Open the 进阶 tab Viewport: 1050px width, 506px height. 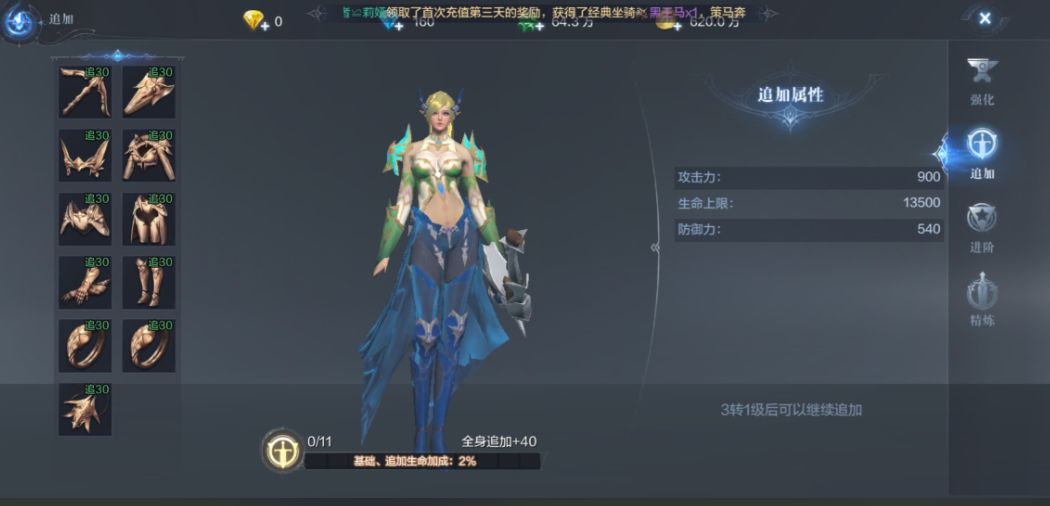point(982,227)
